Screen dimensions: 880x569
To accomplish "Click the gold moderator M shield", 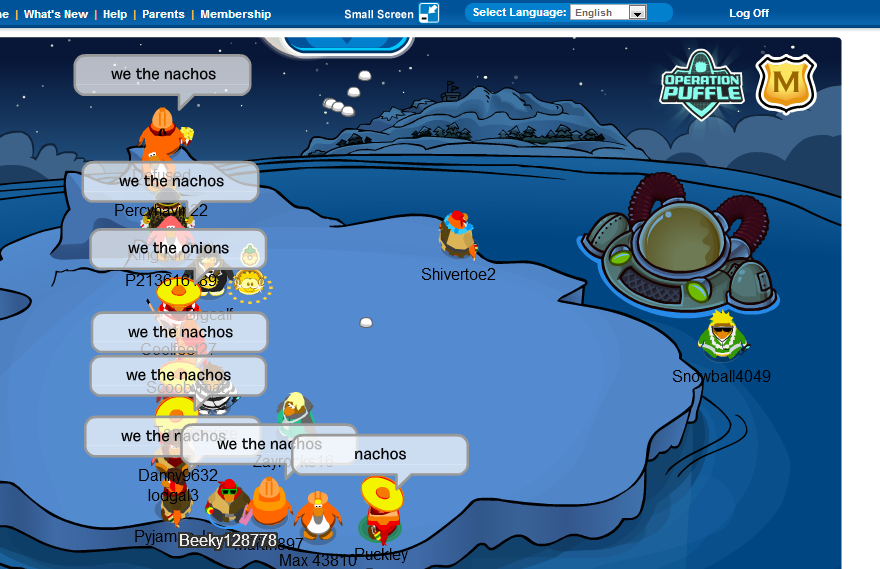I will click(786, 84).
